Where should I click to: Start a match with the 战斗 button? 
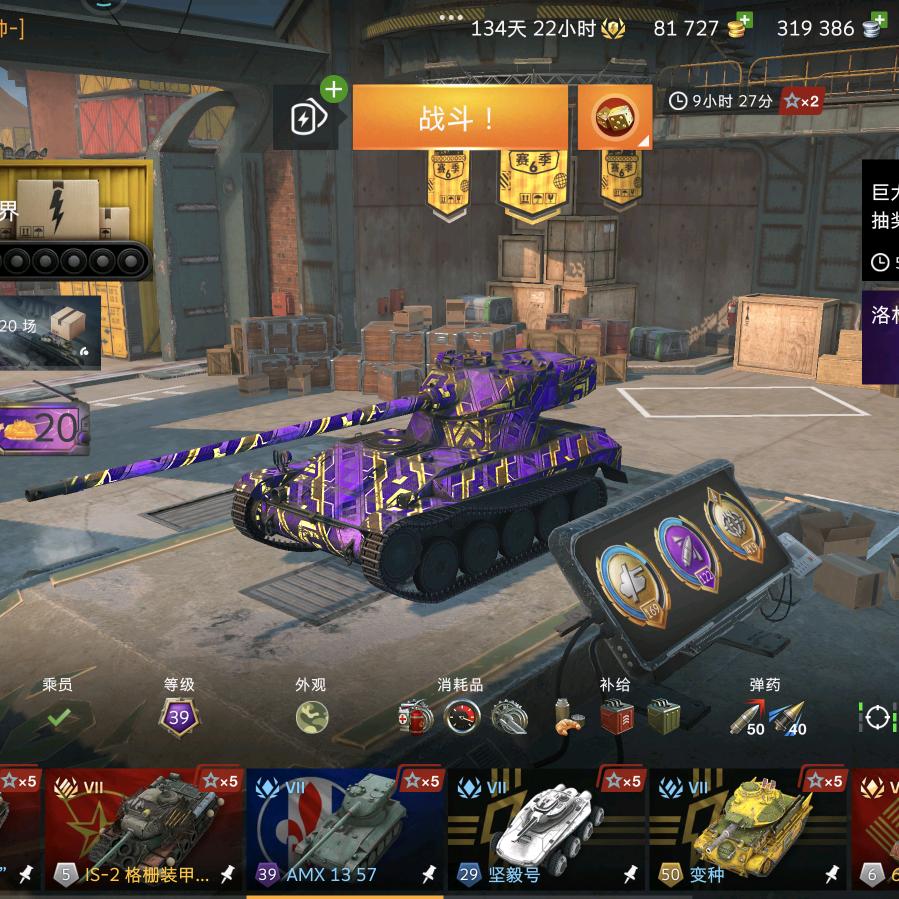[x=459, y=119]
